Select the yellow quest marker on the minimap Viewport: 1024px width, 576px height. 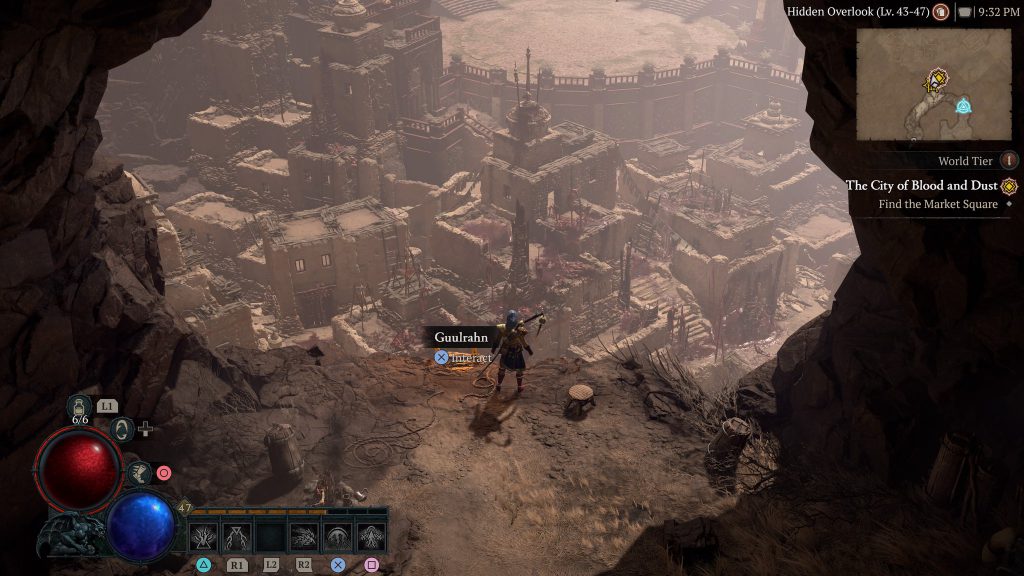[937, 79]
